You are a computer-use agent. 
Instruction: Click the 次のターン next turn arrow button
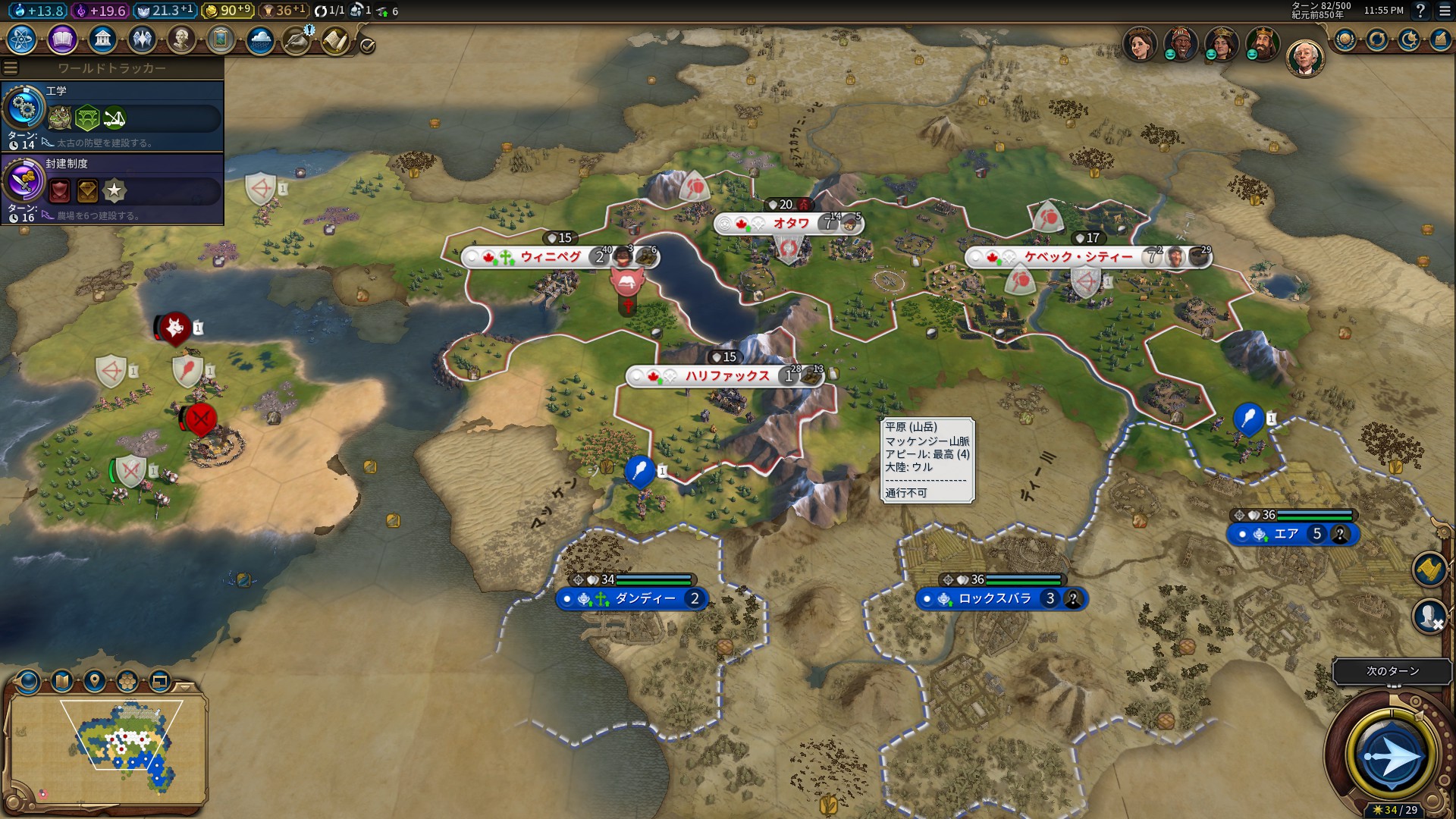pyautogui.click(x=1391, y=756)
